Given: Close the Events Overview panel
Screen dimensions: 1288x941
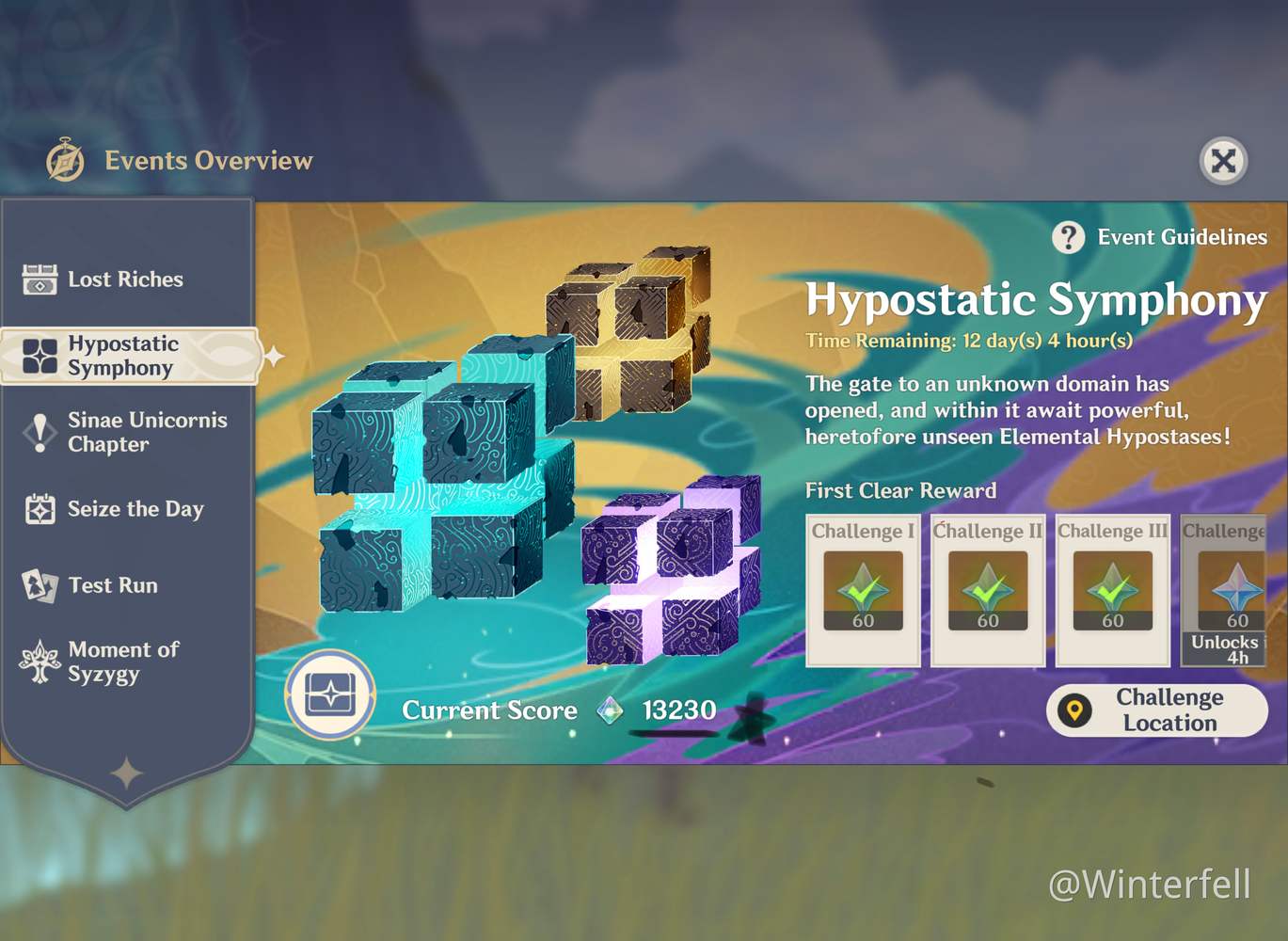Looking at the screenshot, I should [x=1223, y=161].
